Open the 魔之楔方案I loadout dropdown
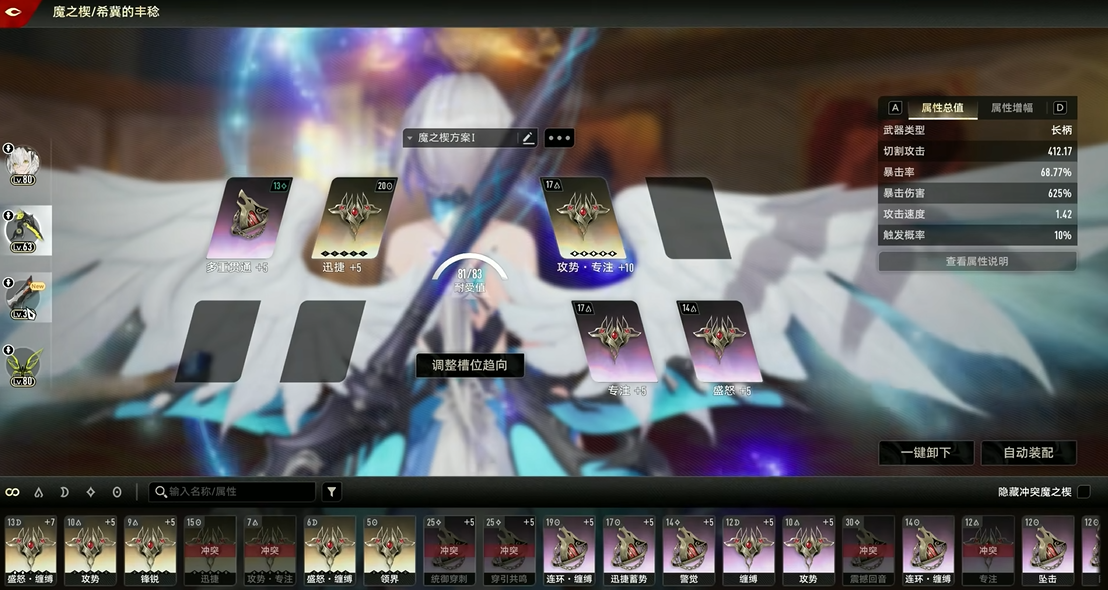The width and height of the screenshot is (1108, 590). (460, 138)
